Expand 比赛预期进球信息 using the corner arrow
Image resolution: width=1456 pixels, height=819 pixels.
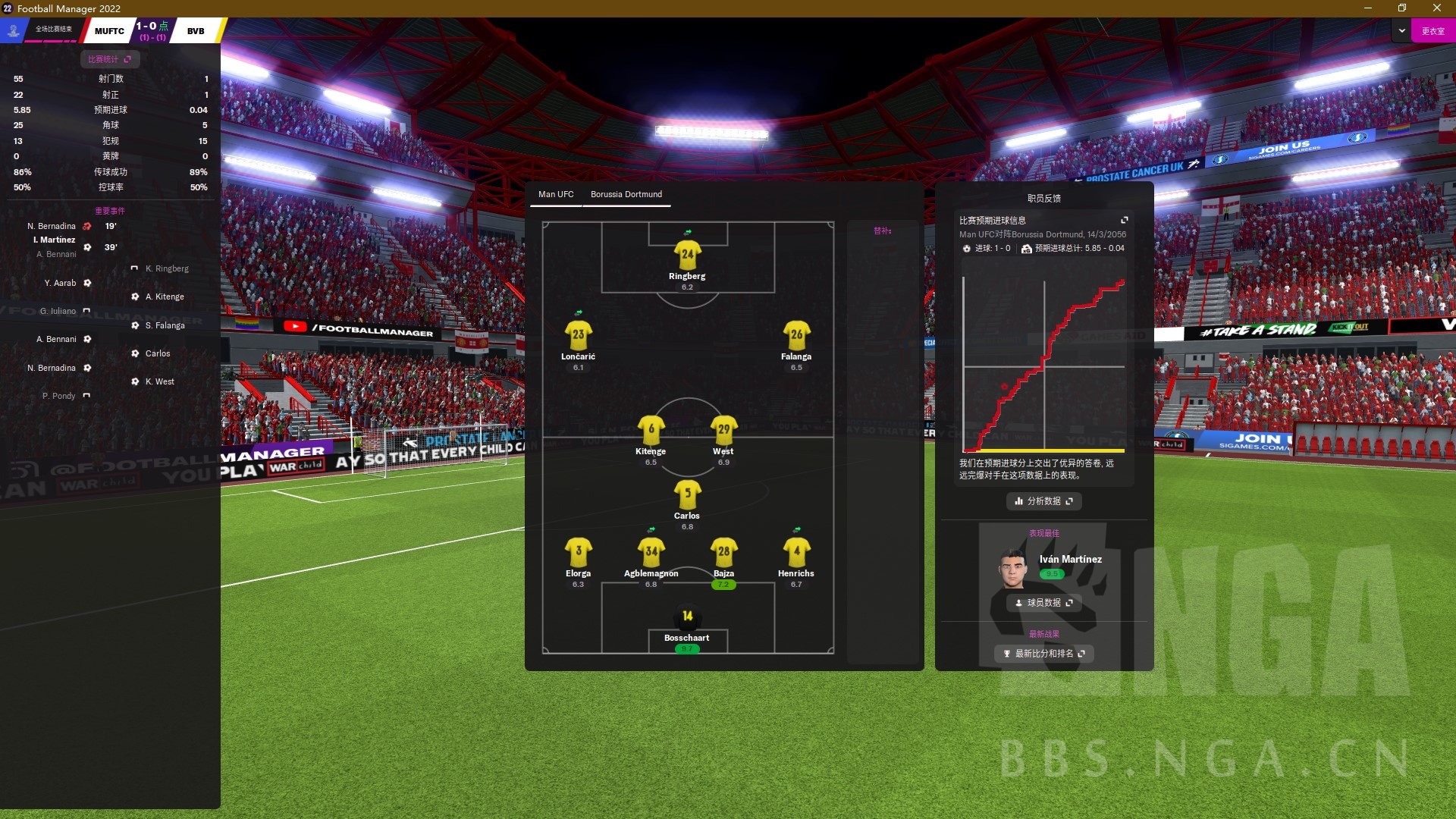point(1125,220)
